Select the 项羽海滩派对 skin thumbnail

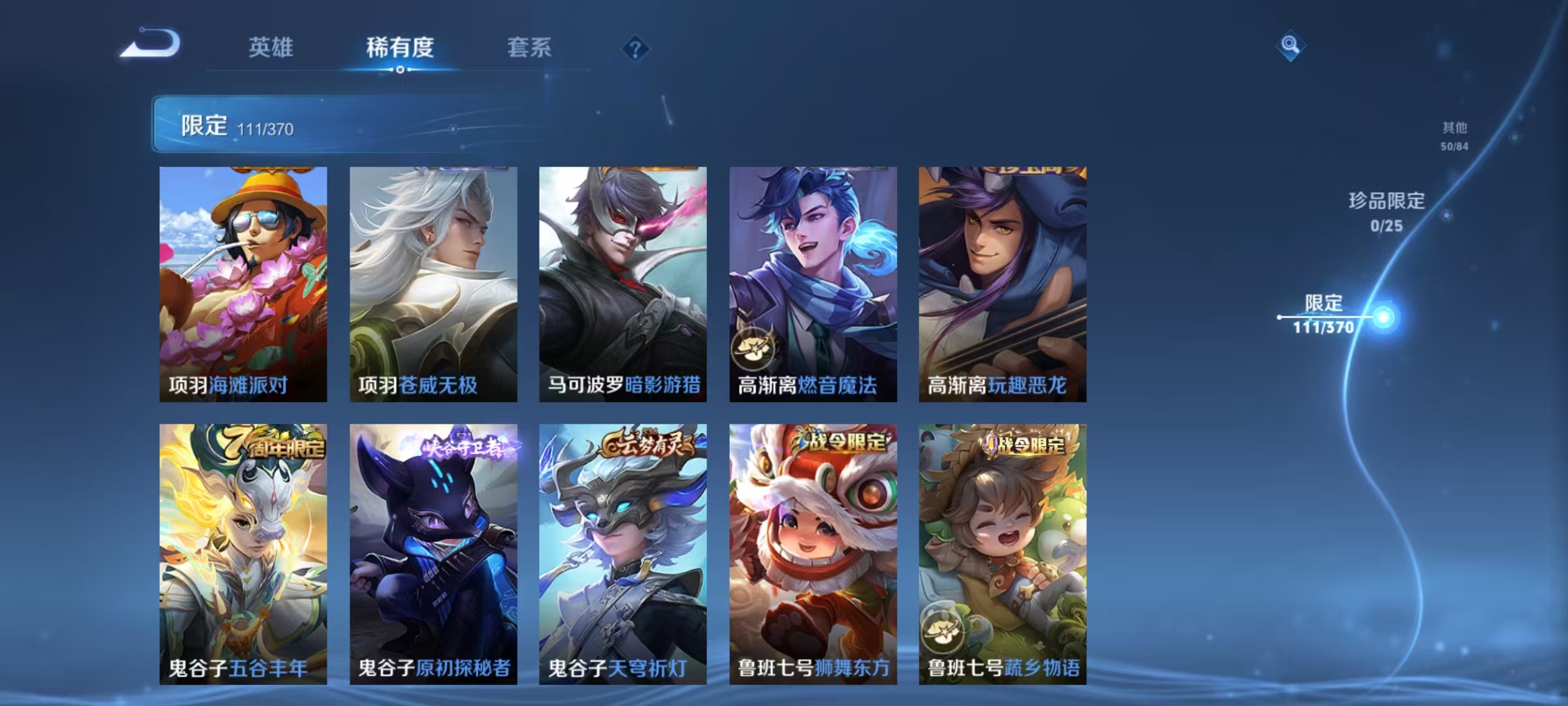(242, 281)
